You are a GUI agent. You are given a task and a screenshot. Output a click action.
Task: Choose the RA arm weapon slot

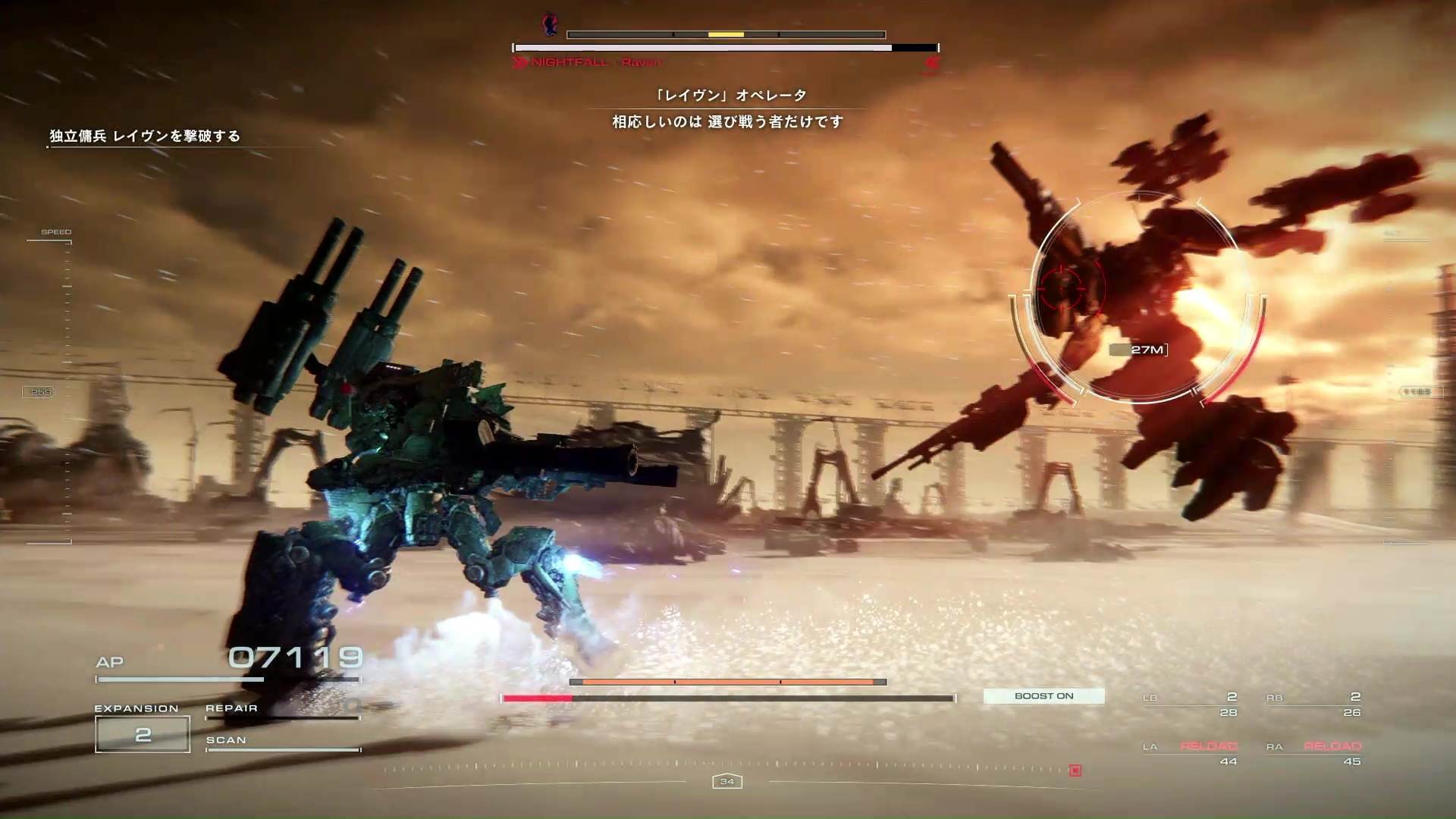[x=1314, y=753]
